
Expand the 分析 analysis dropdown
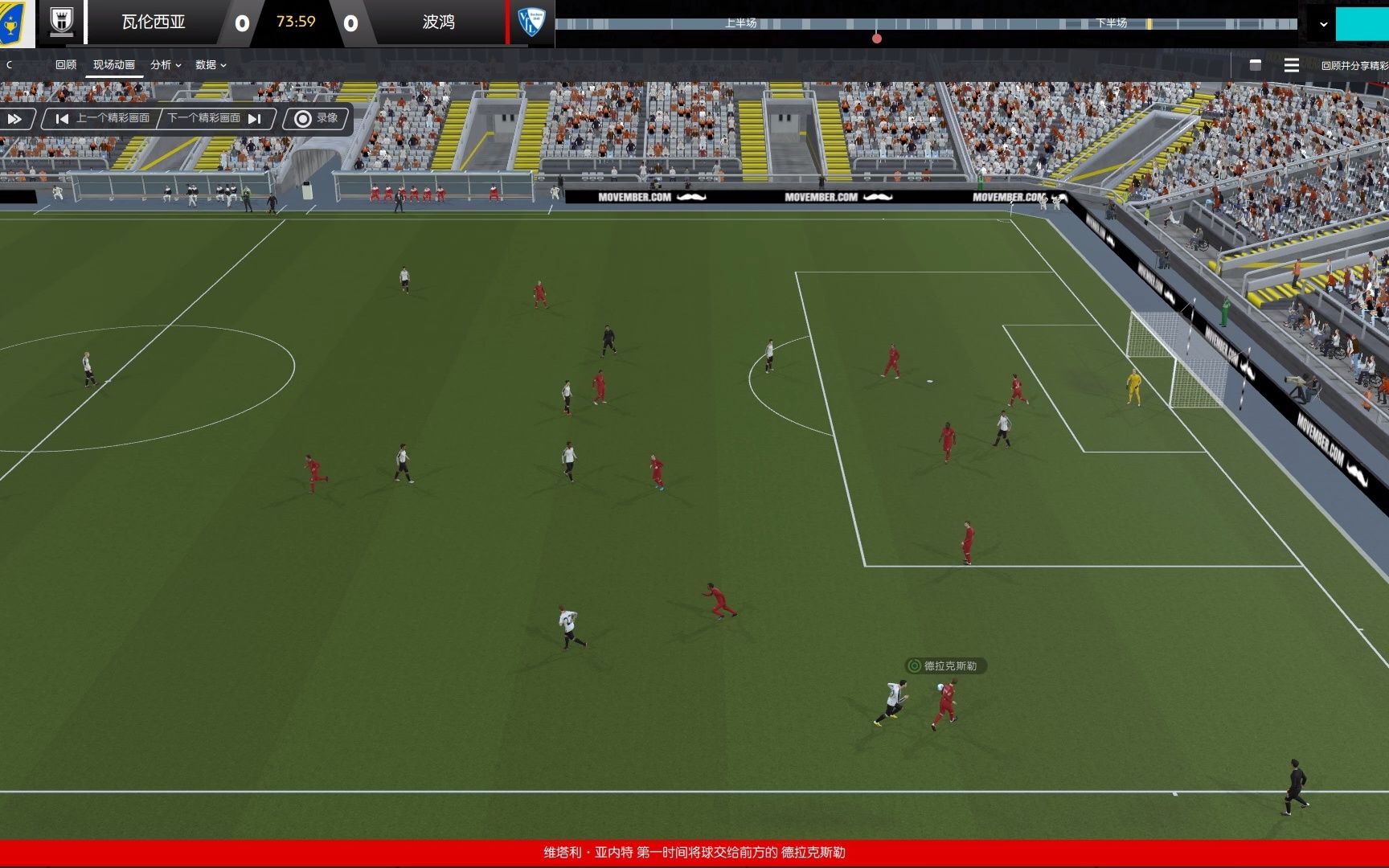[165, 65]
